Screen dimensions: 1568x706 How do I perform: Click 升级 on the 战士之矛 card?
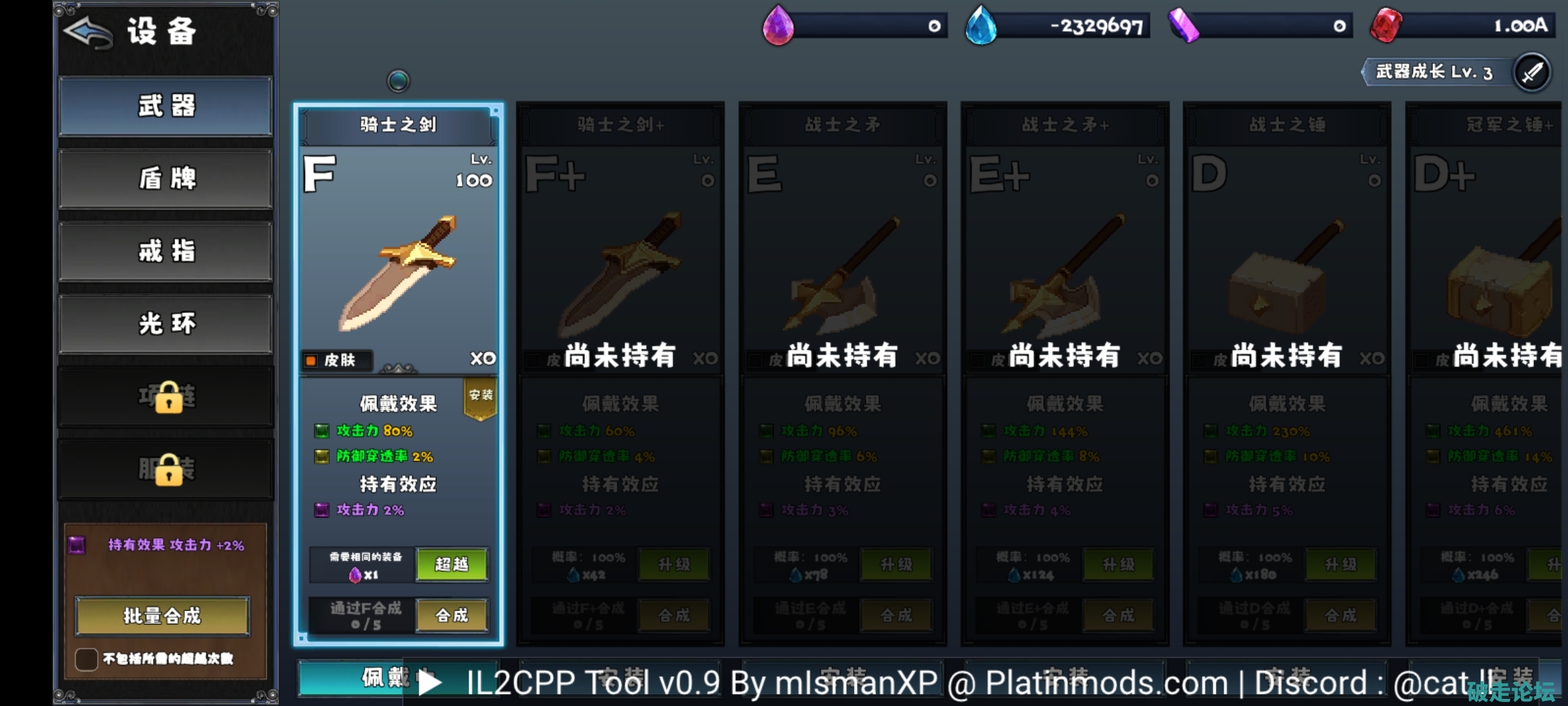pyautogui.click(x=896, y=565)
